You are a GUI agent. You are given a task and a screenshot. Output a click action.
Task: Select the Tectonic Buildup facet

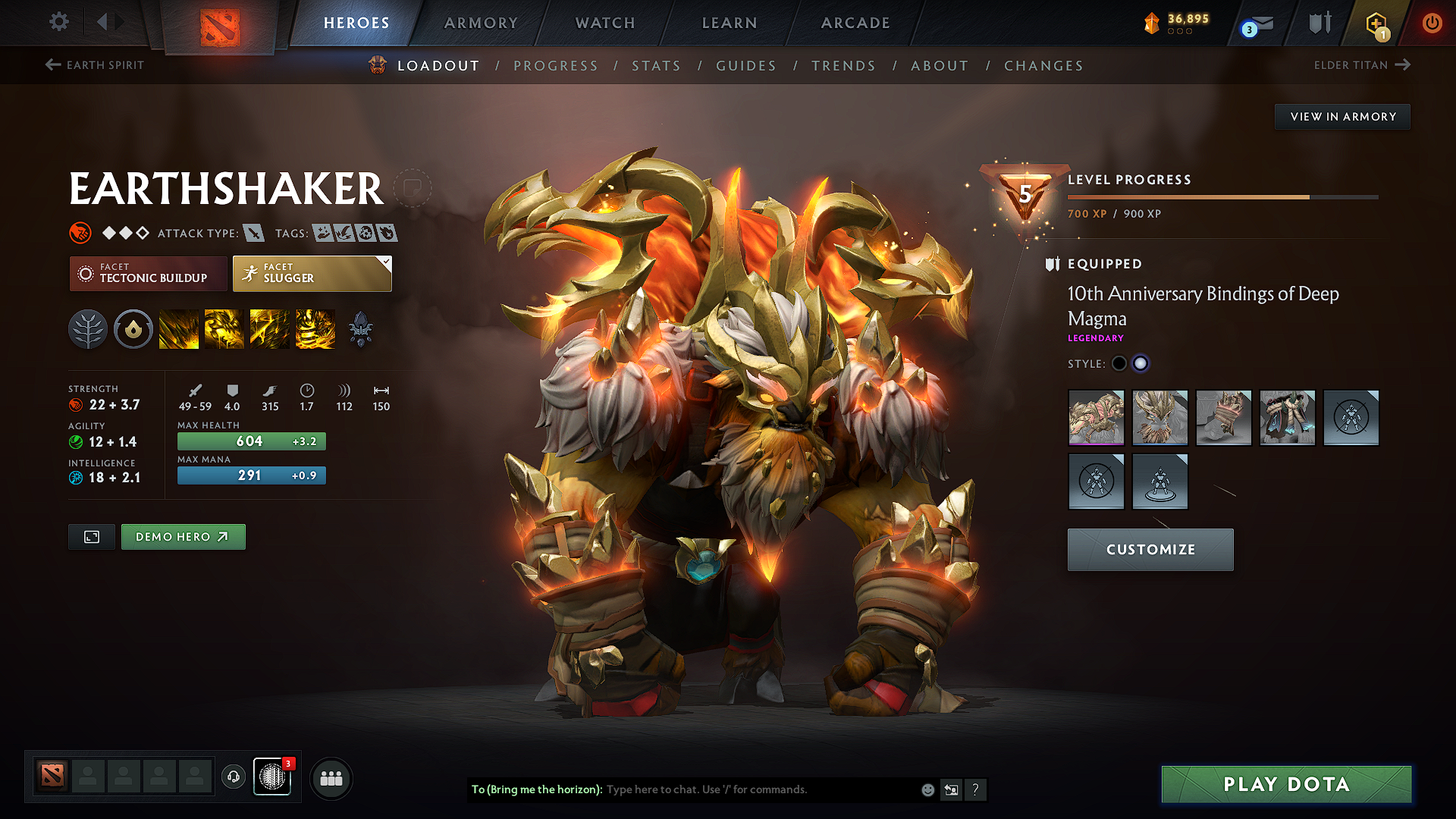pos(148,274)
